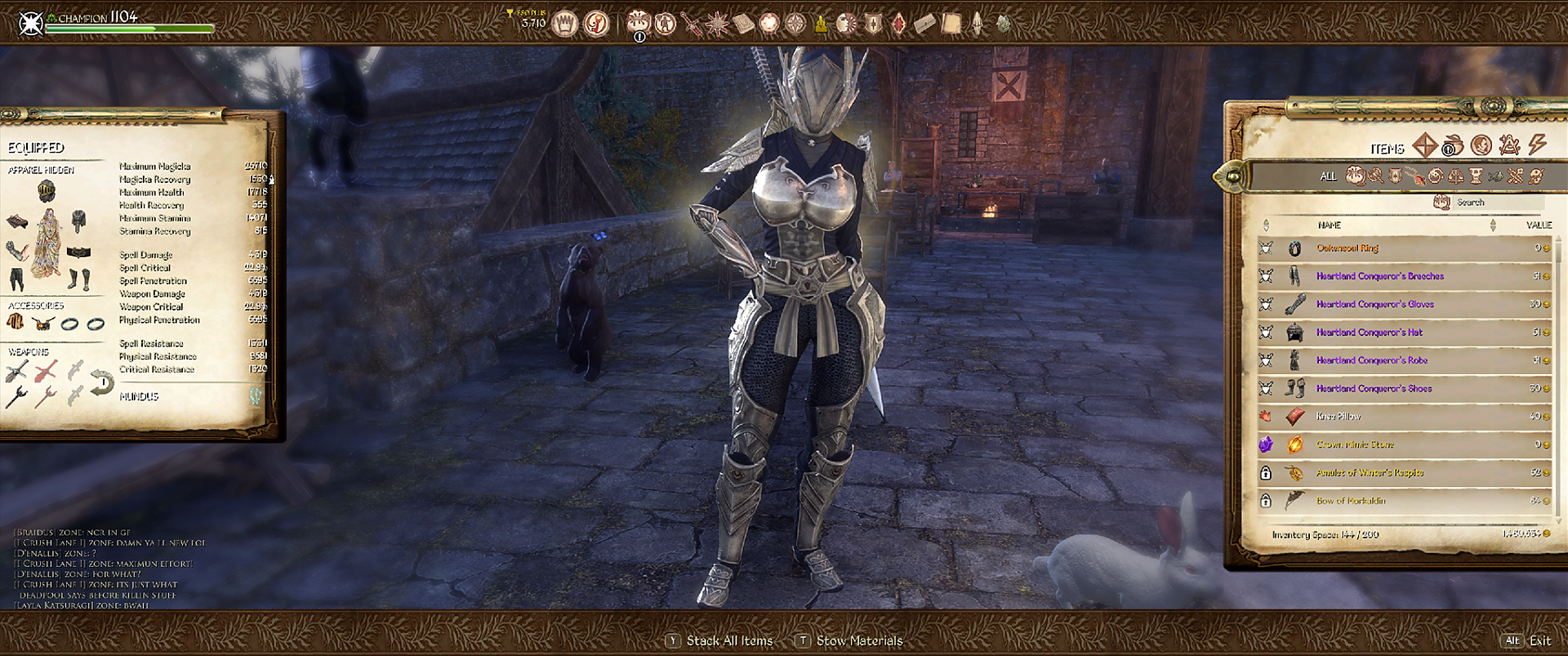Sort inventory by Value column
This screenshot has width=1568, height=656.
tap(1538, 225)
